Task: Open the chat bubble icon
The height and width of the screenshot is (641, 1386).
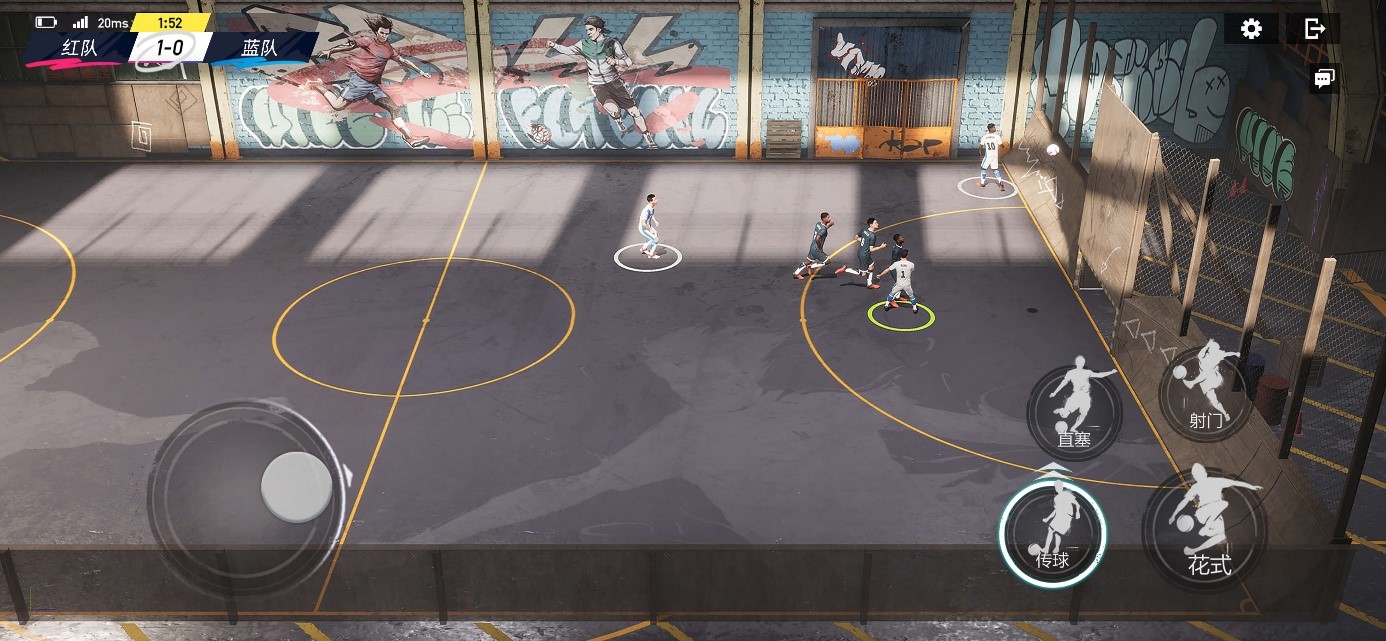Action: click(x=1324, y=79)
